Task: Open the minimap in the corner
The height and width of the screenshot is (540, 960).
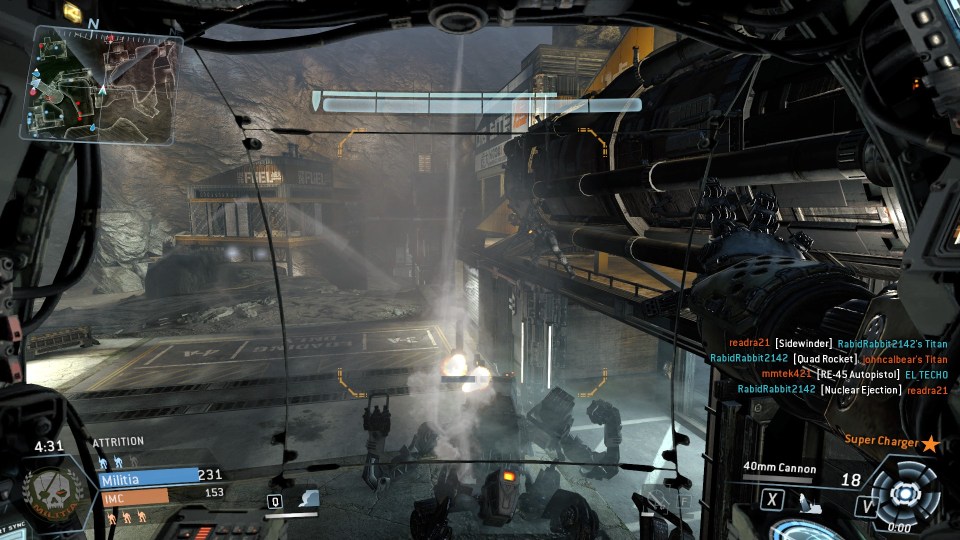Action: 105,82
